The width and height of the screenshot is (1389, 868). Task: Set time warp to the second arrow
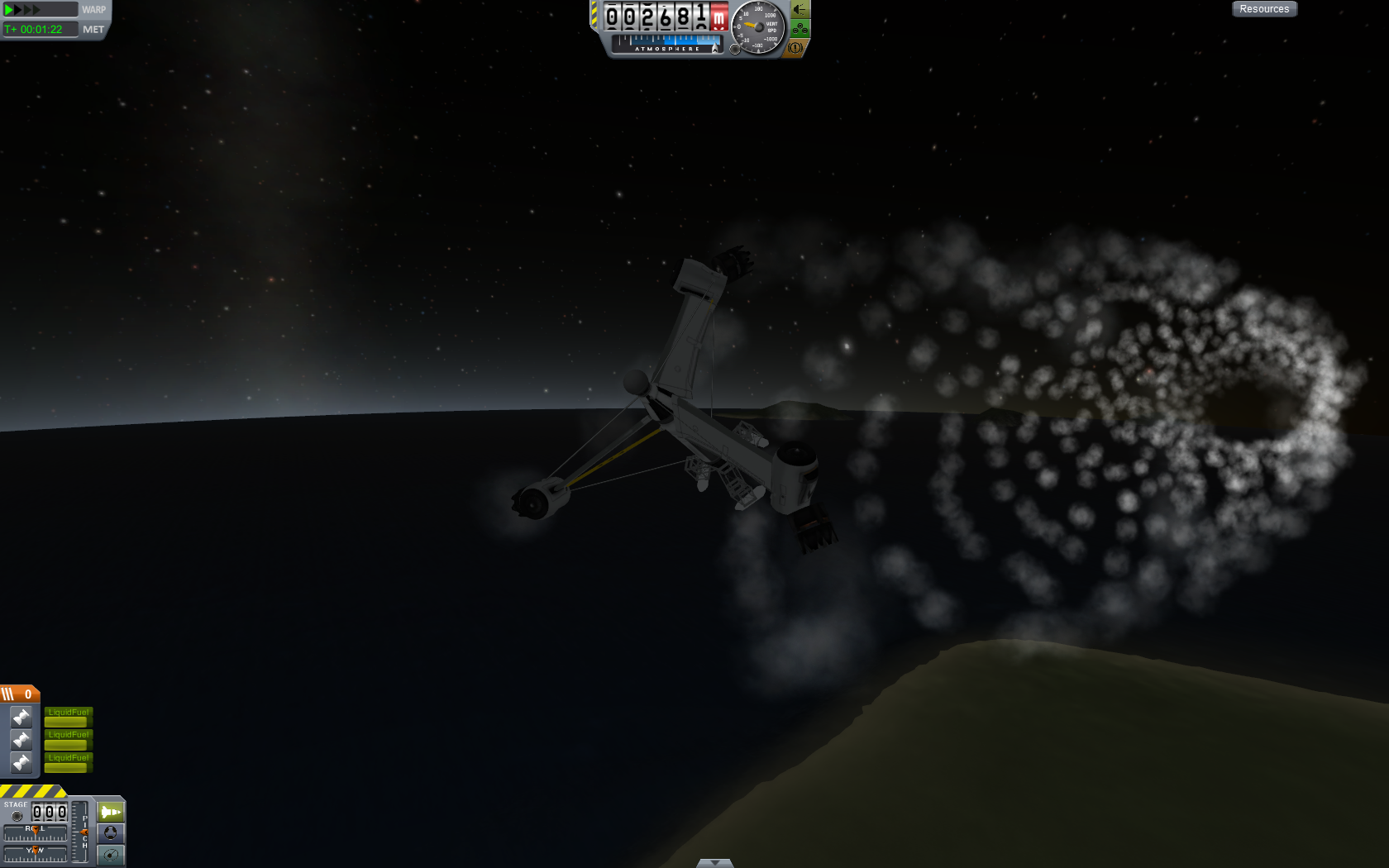pyautogui.click(x=17, y=10)
